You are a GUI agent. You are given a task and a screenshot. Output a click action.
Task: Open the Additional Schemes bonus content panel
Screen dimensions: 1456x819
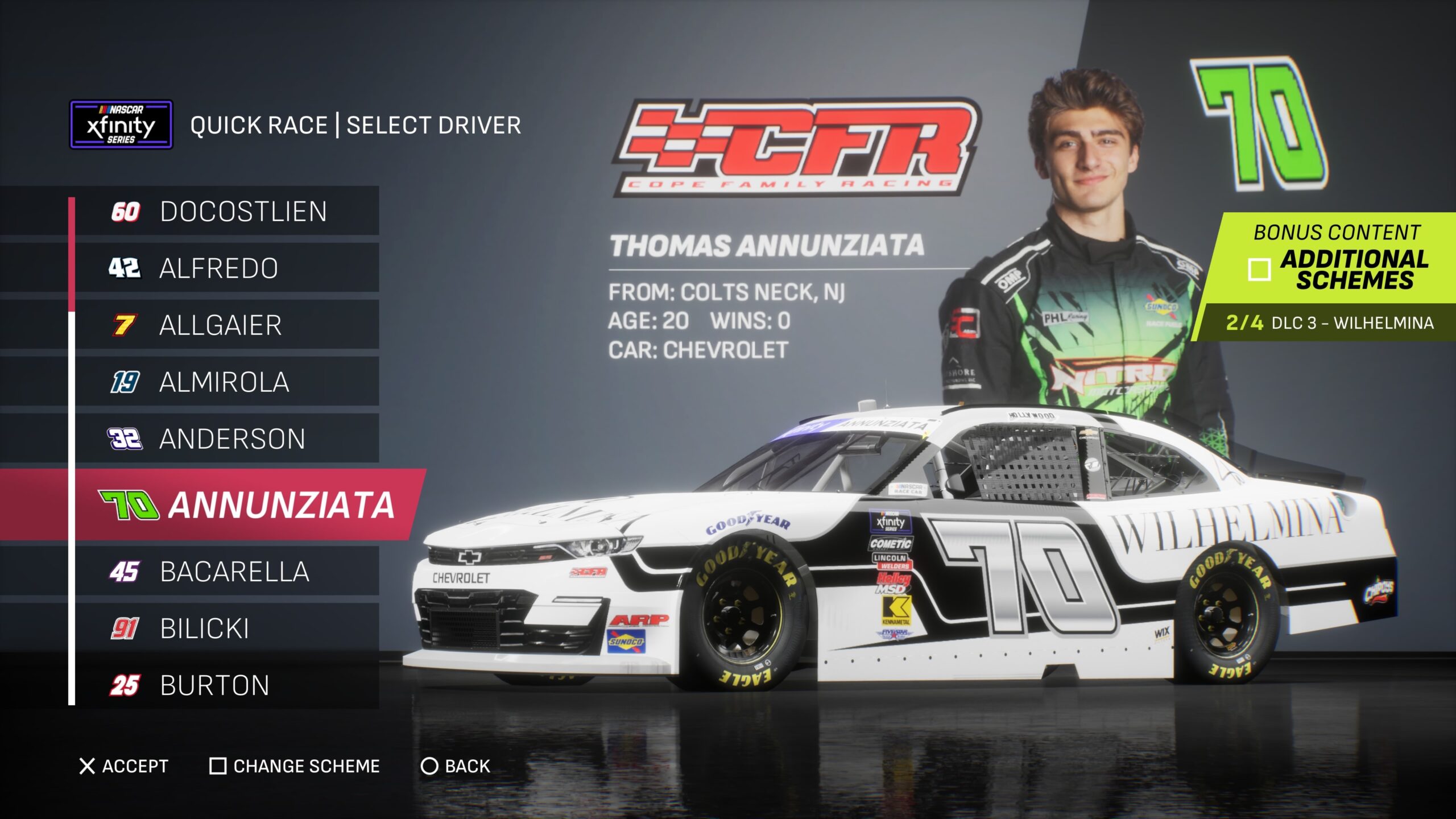tap(1331, 267)
